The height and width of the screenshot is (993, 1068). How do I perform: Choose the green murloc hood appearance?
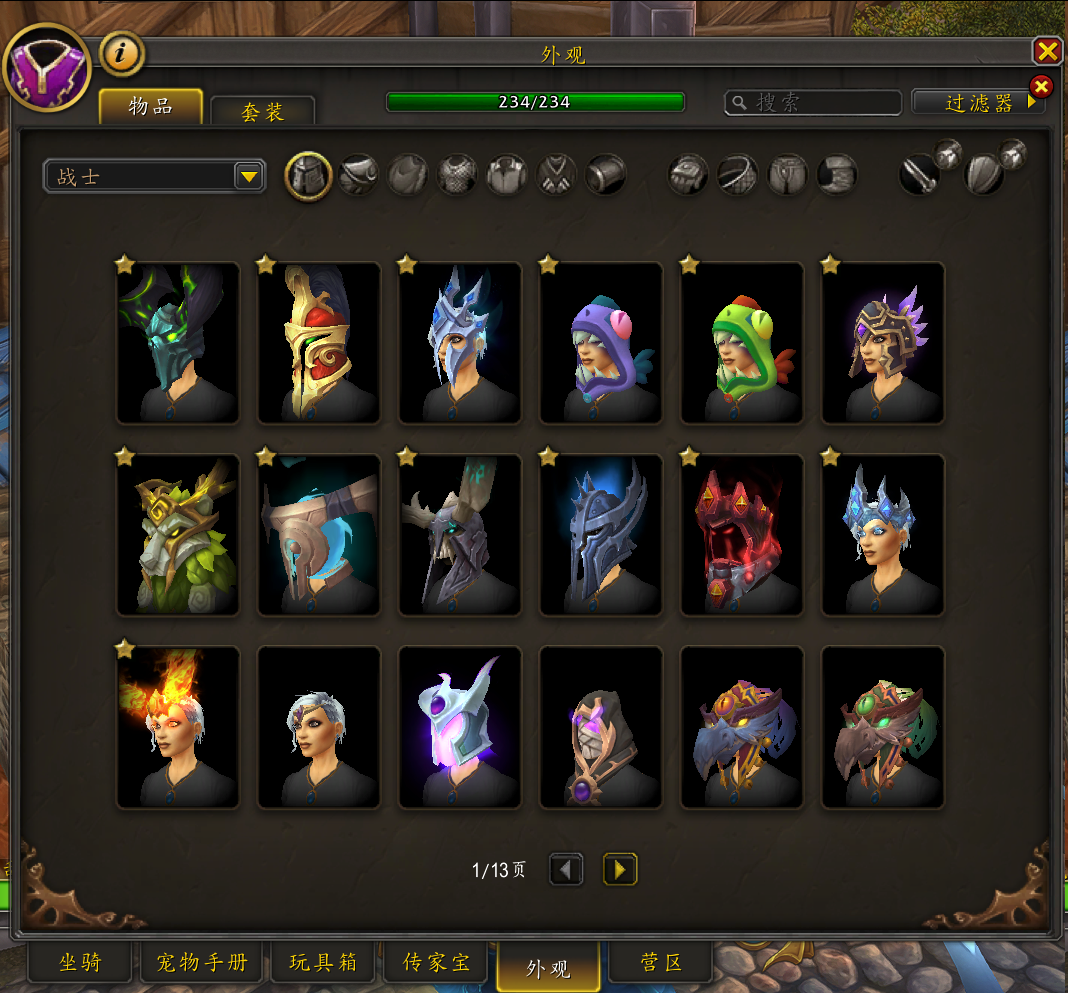tap(742, 343)
